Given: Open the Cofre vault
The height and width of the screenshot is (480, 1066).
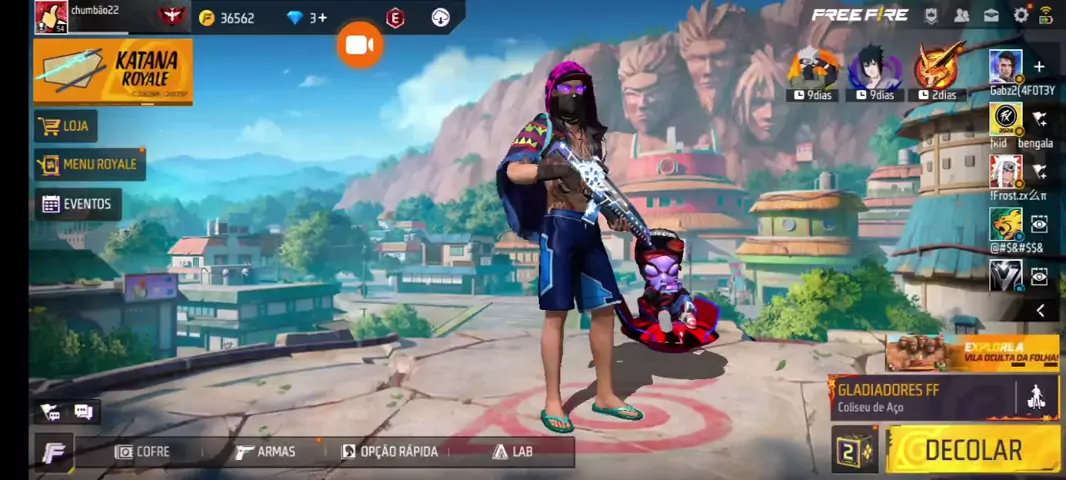Looking at the screenshot, I should 142,452.
